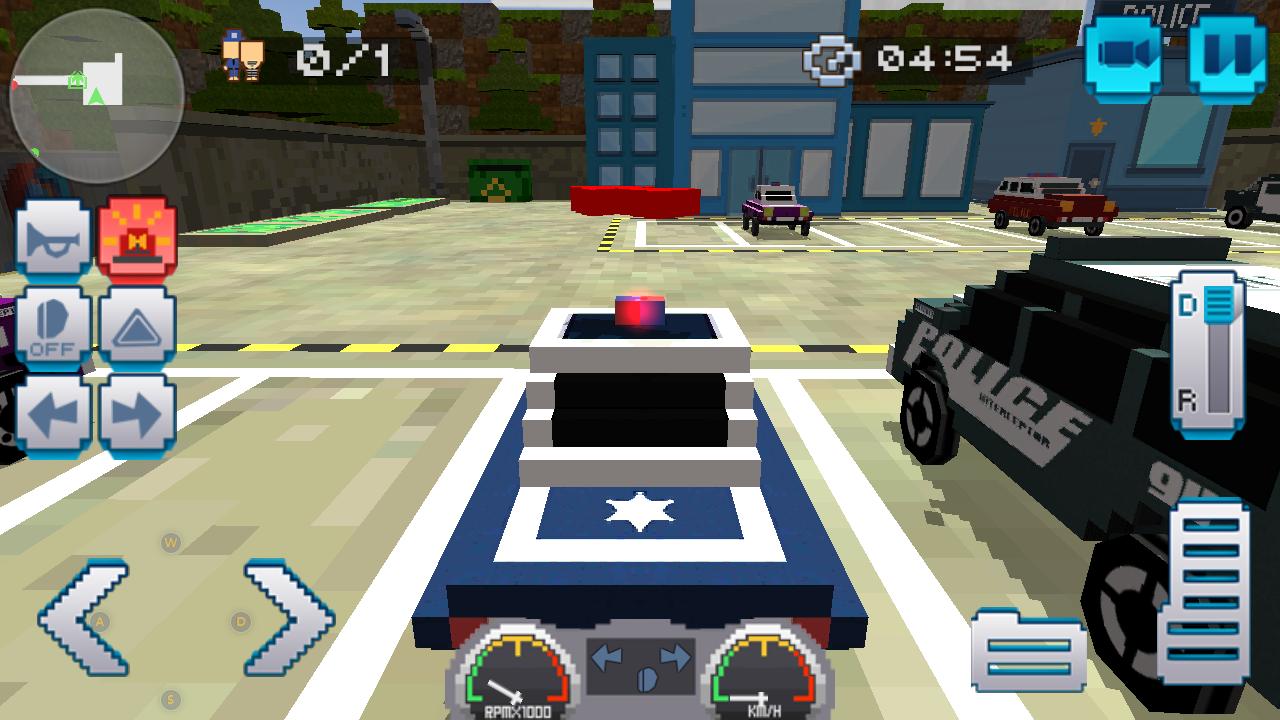Tap the passenger icon next to the counter

coord(240,55)
